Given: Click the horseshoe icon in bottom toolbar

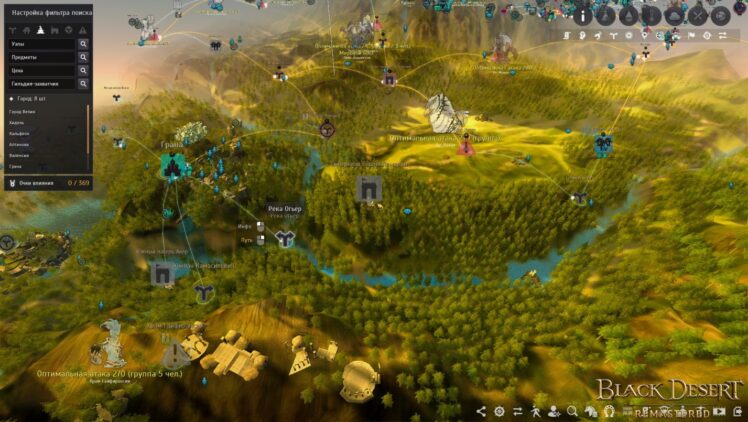Looking at the screenshot, I should [x=610, y=411].
